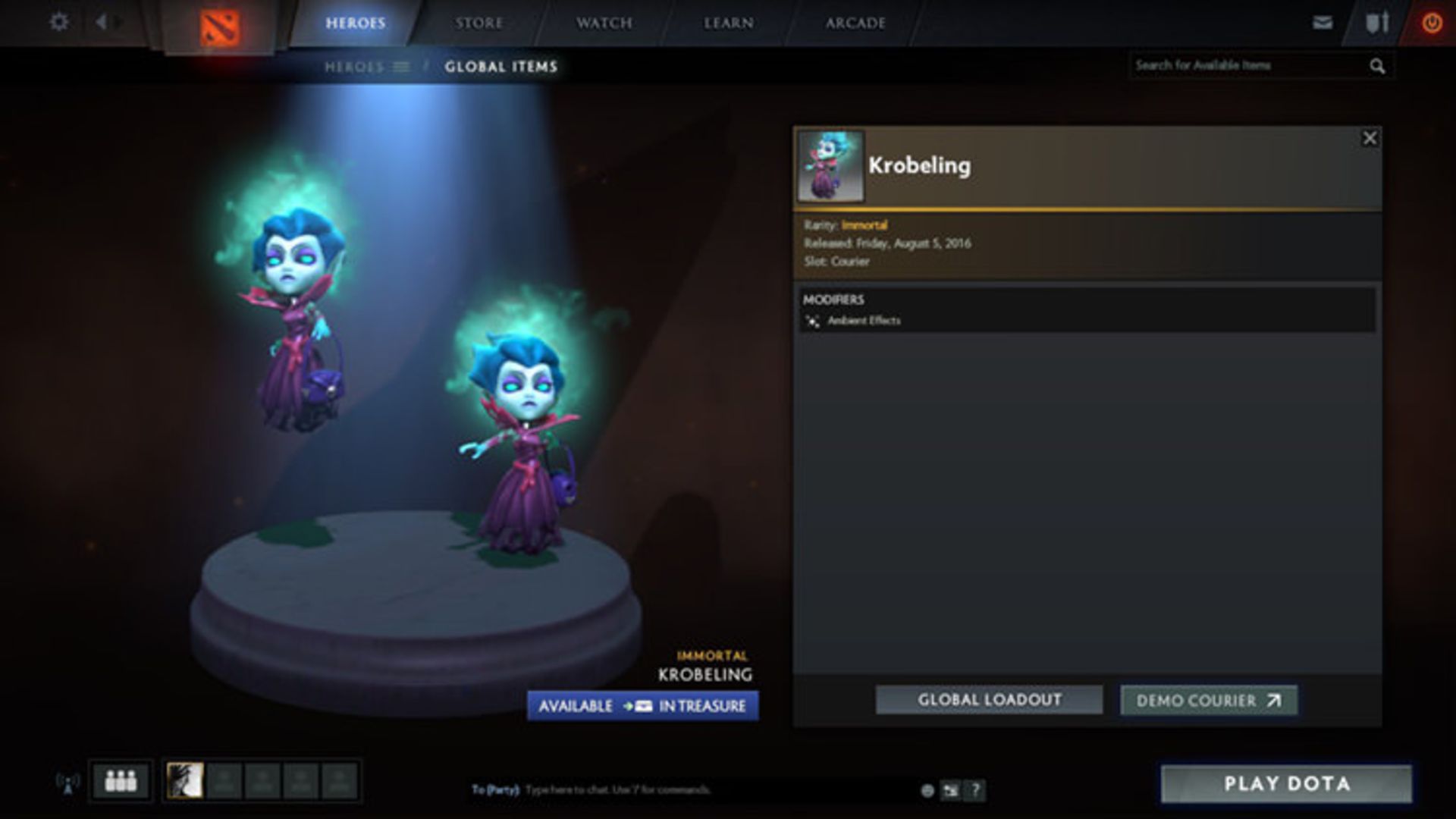Open the mail envelope notifications
1456x819 pixels.
tap(1323, 23)
